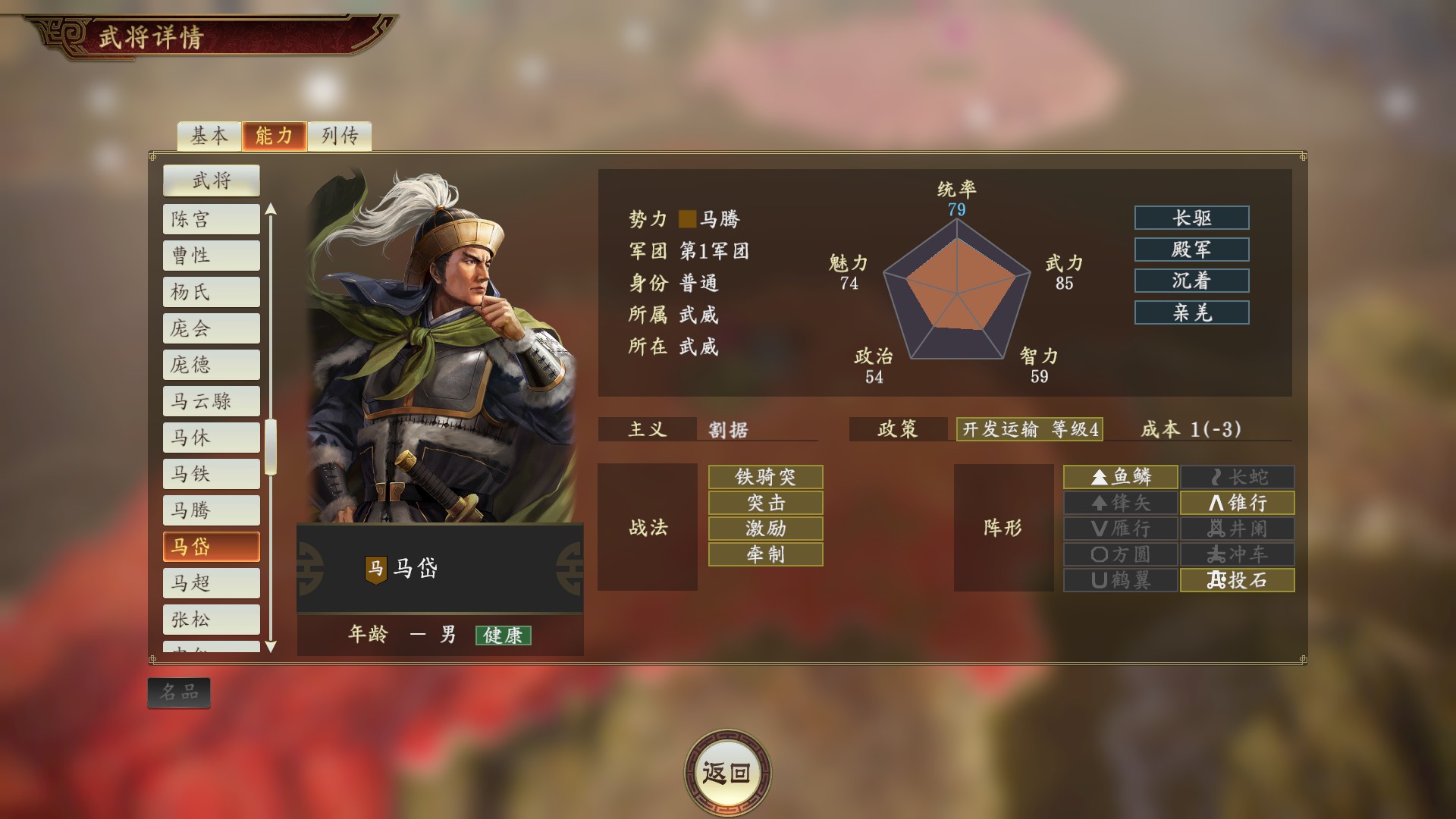1456x819 pixels.
Task: Select the 锥行 (Cone) formation icon
Action: click(1238, 502)
